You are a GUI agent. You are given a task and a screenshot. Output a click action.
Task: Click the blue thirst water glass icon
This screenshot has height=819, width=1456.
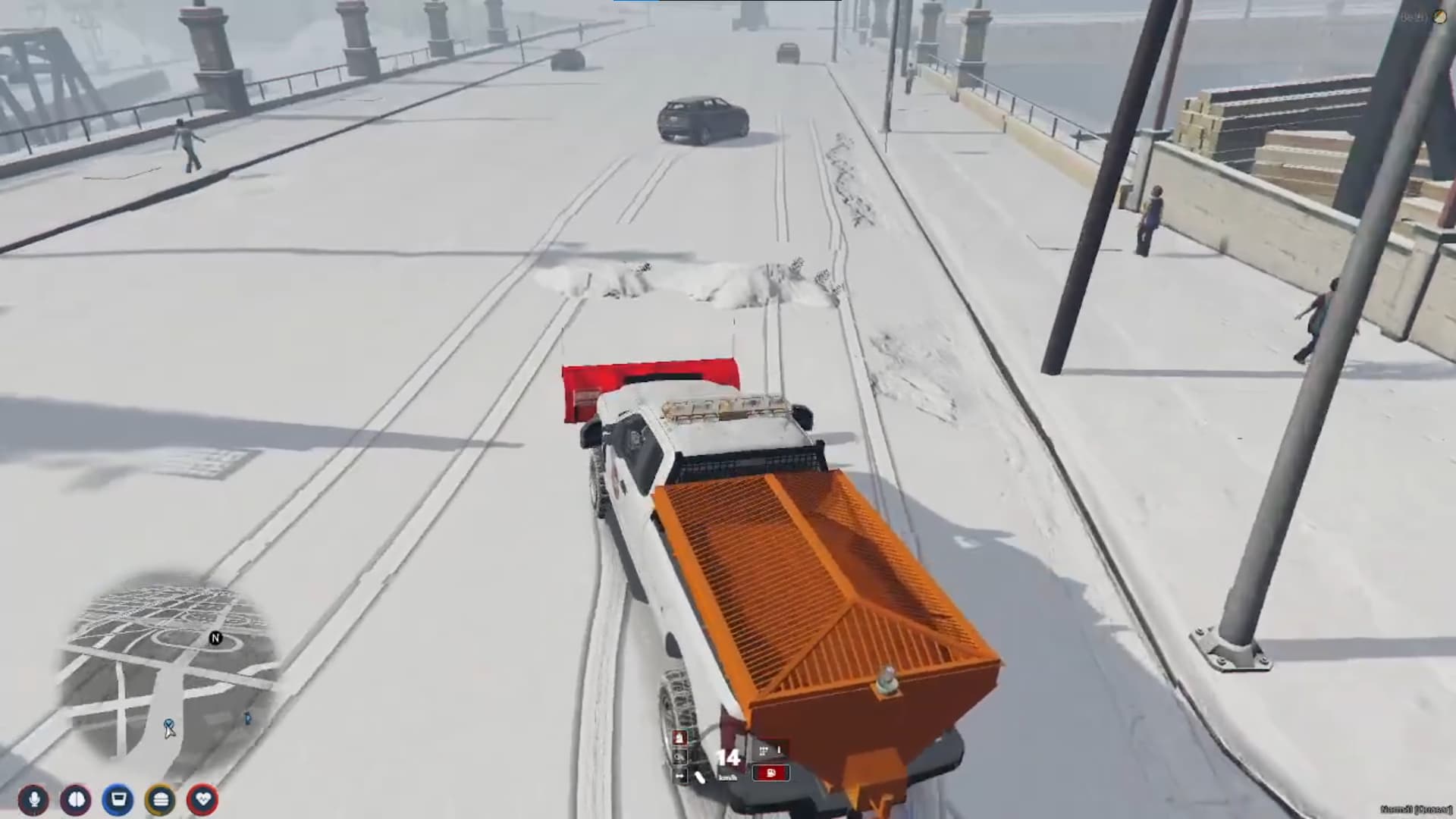(118, 800)
